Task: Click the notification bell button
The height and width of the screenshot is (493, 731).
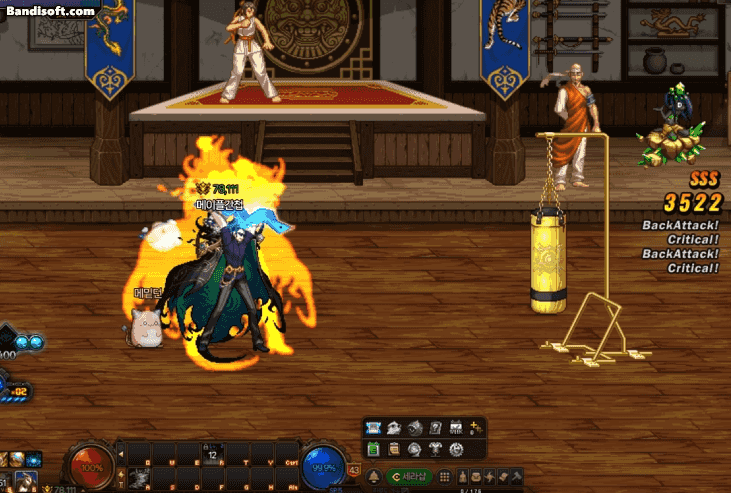Action: [x=374, y=476]
